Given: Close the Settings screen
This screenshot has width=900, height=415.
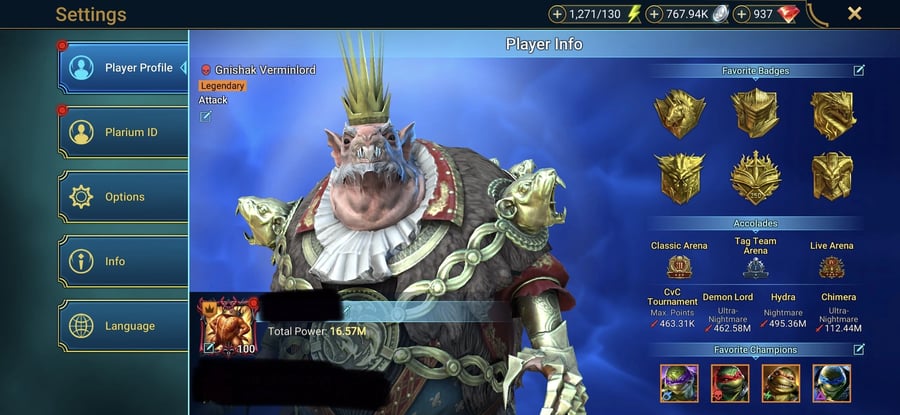Looking at the screenshot, I should coord(855,14).
